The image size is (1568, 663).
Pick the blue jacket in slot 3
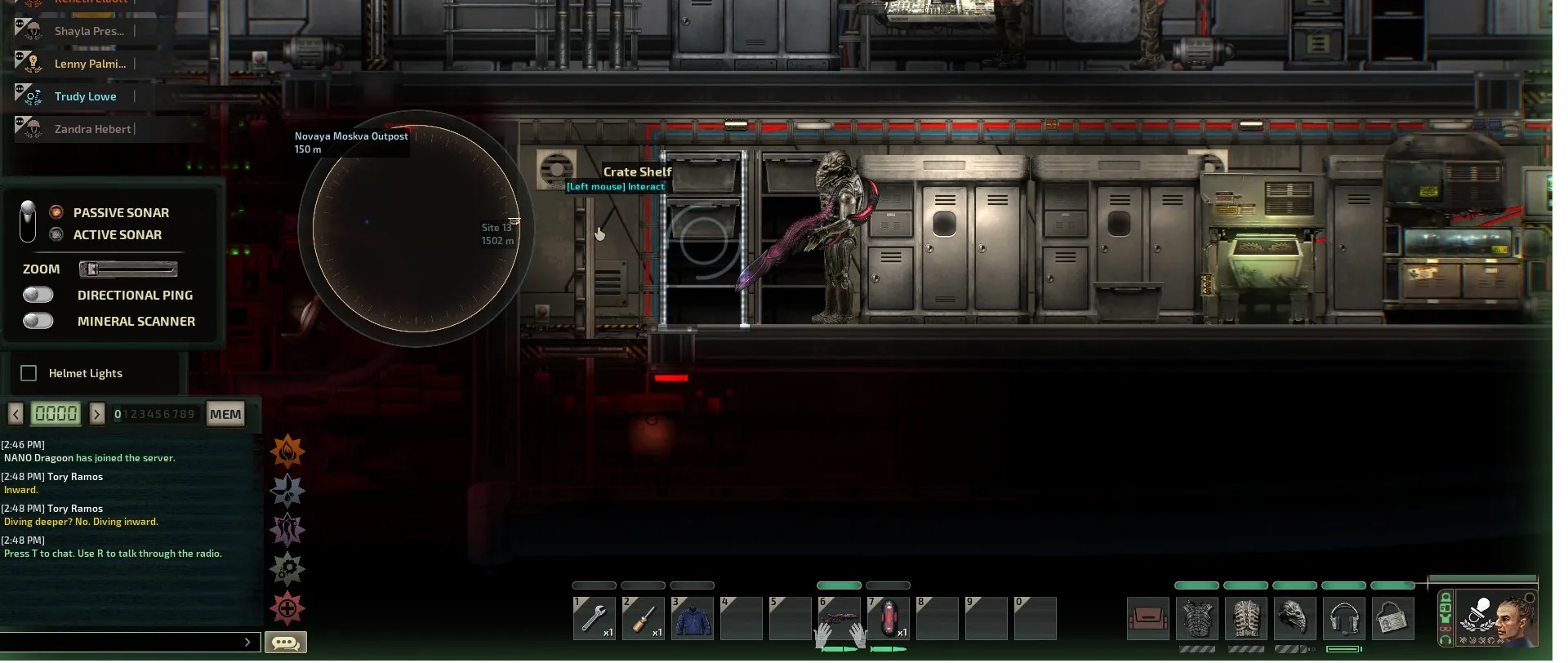coord(693,618)
